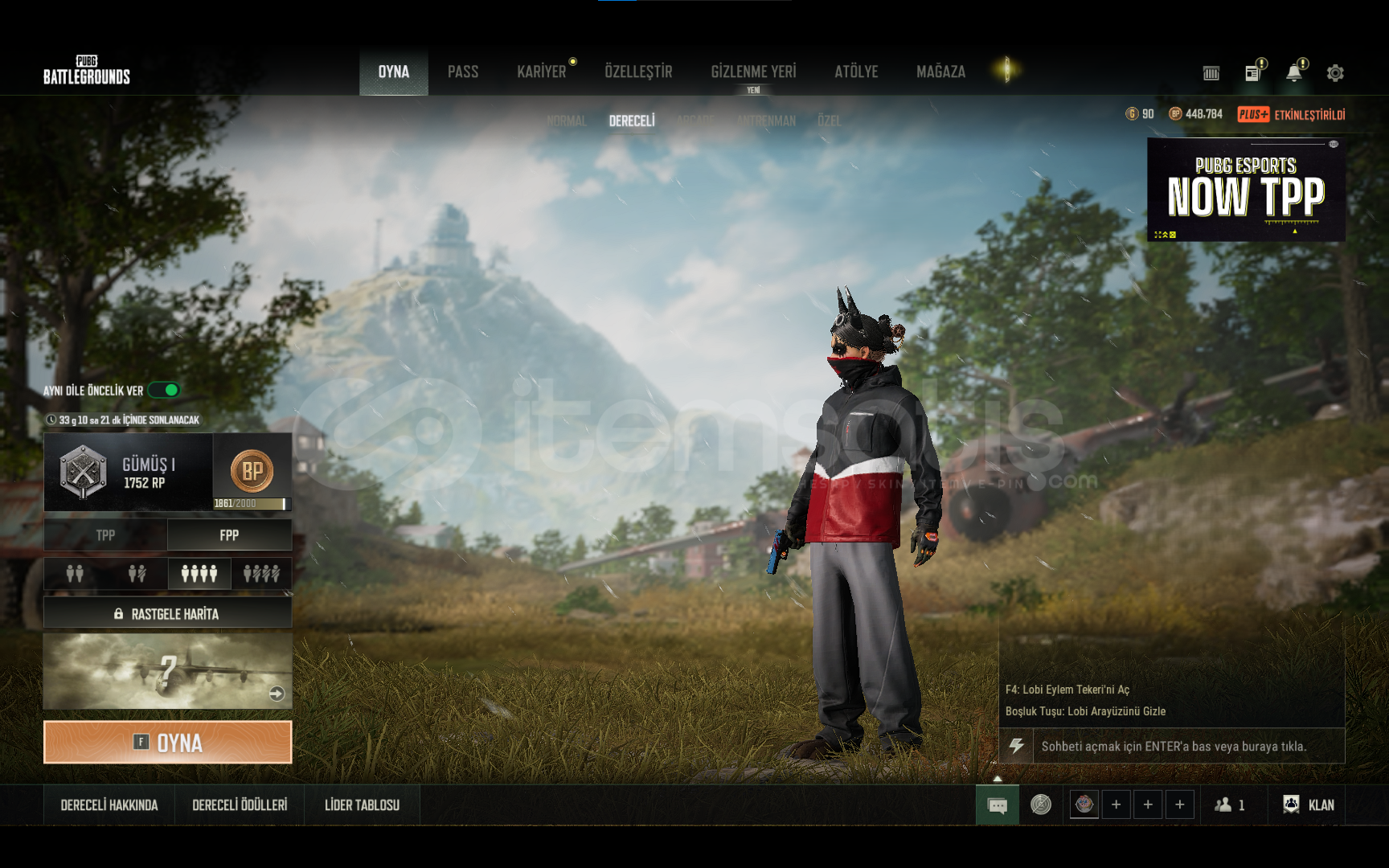This screenshot has height=868, width=1389.
Task: Open the settings gear icon
Action: 1335,73
